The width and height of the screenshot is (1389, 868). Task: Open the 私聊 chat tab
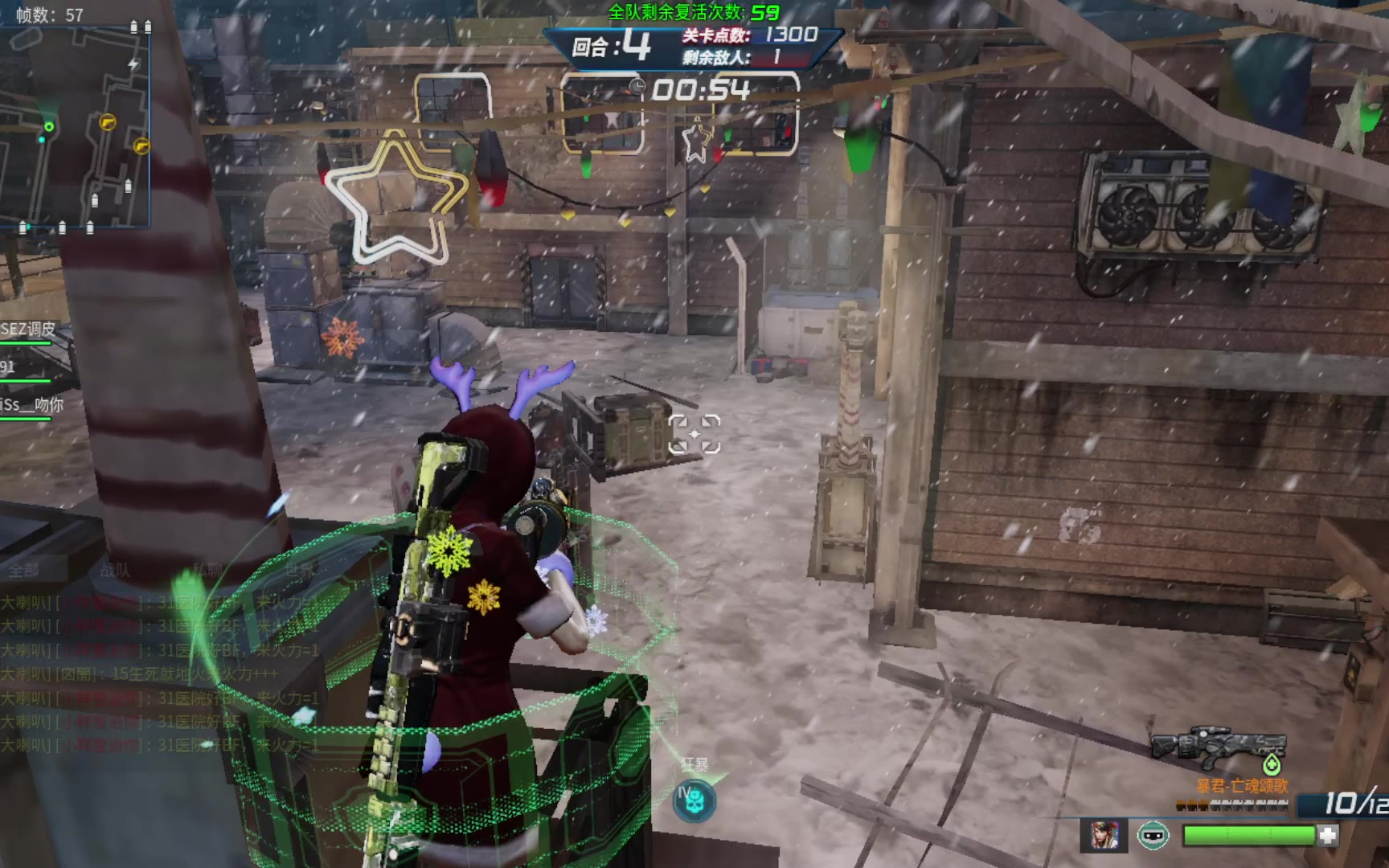tap(207, 571)
